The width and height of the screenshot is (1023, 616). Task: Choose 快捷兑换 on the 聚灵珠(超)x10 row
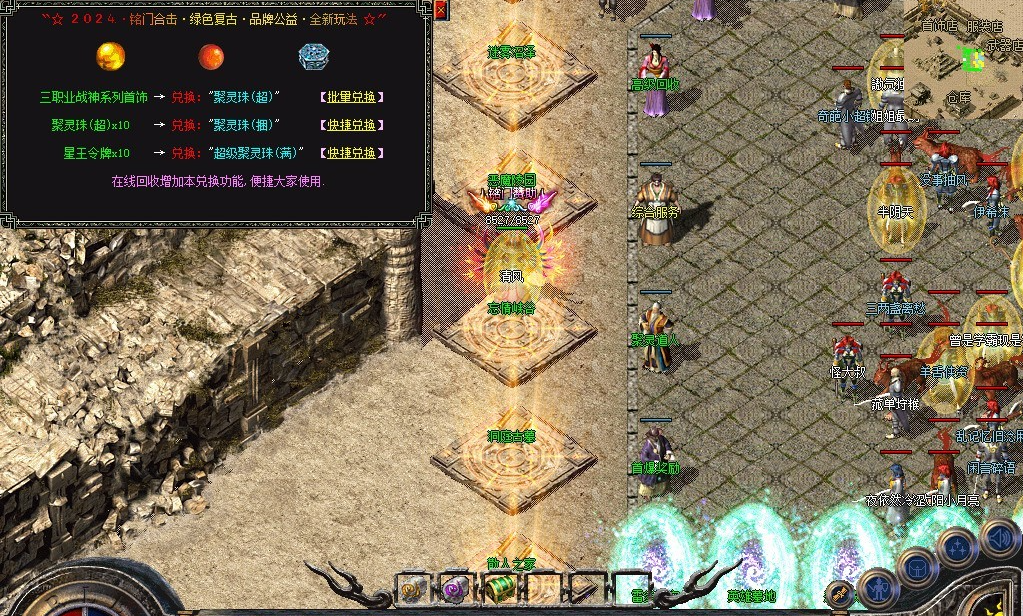point(352,125)
